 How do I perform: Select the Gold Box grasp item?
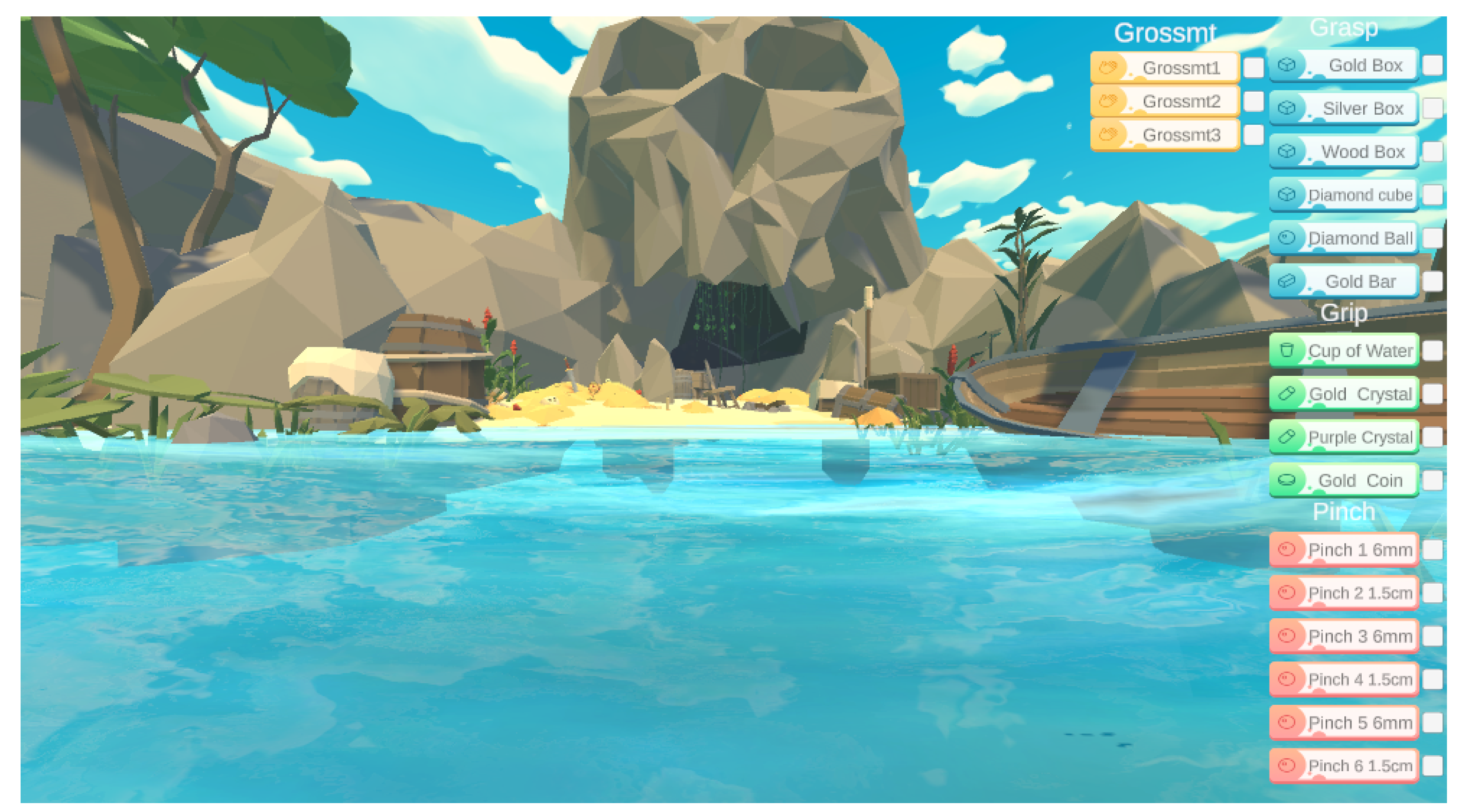point(1343,65)
